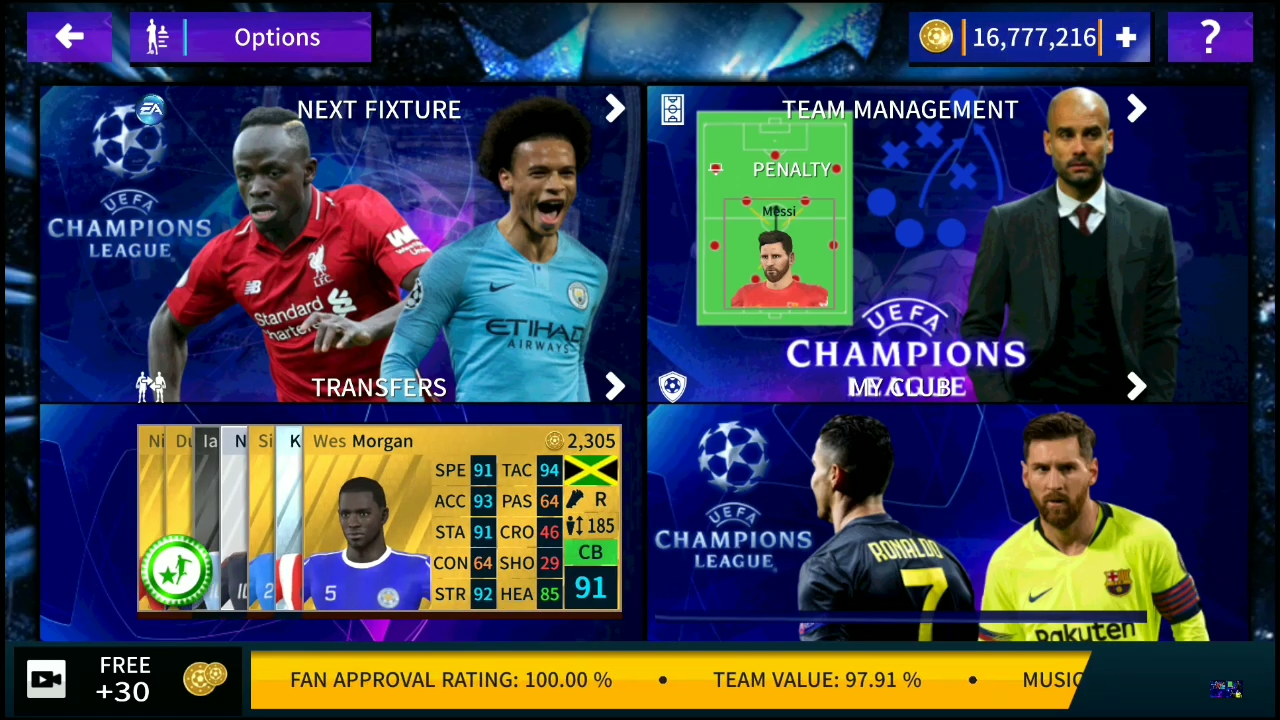Select the tactics pitch icon beside Team Management
This screenshot has width=1280, height=720.
point(672,108)
